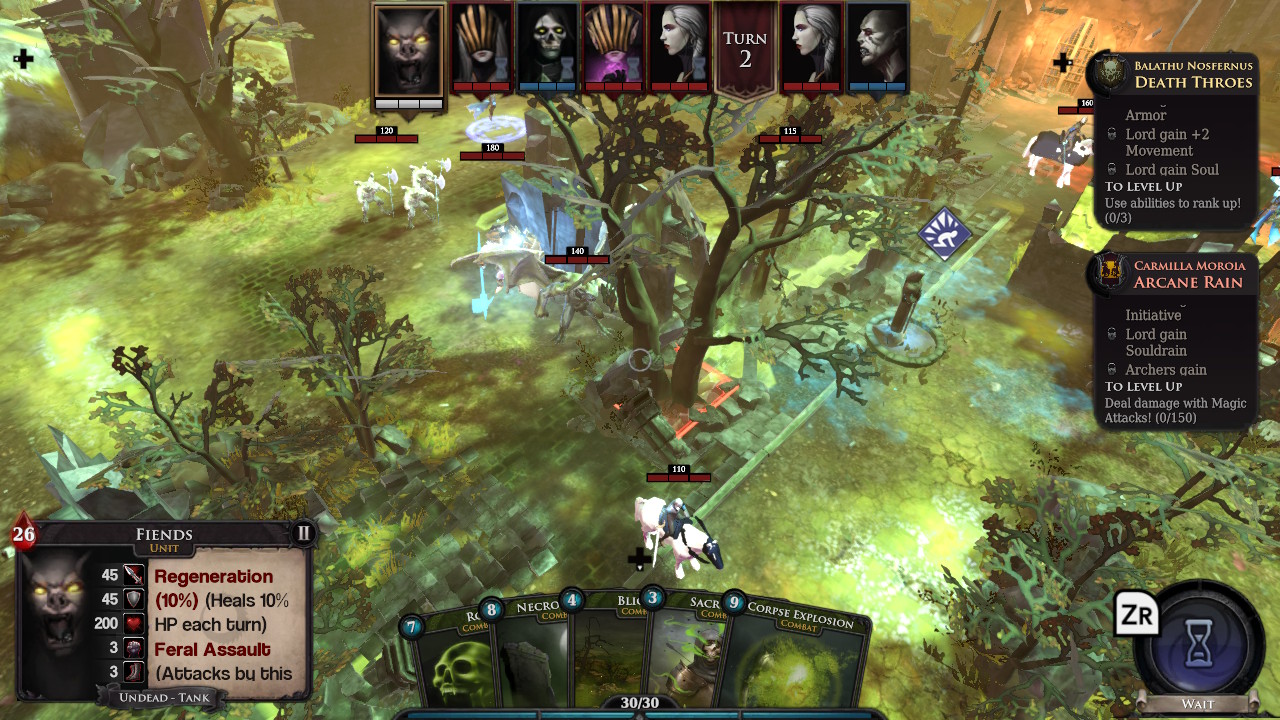Open Carmilla Moroia Arcane Rain panel
This screenshot has width=1280, height=720.
(1174, 274)
